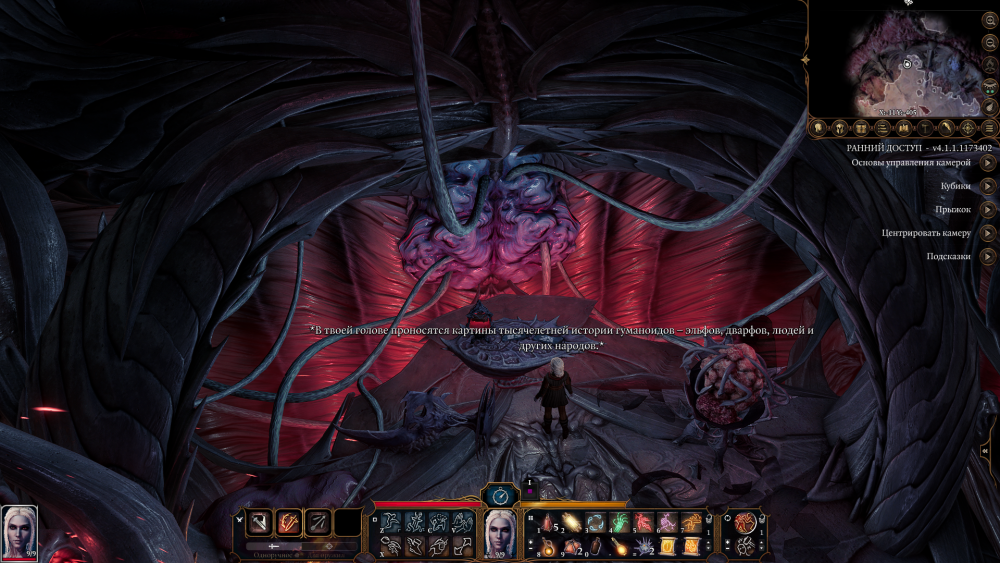The image size is (1000, 563).
Task: Click the round clock turn-based button
Action: [500, 494]
